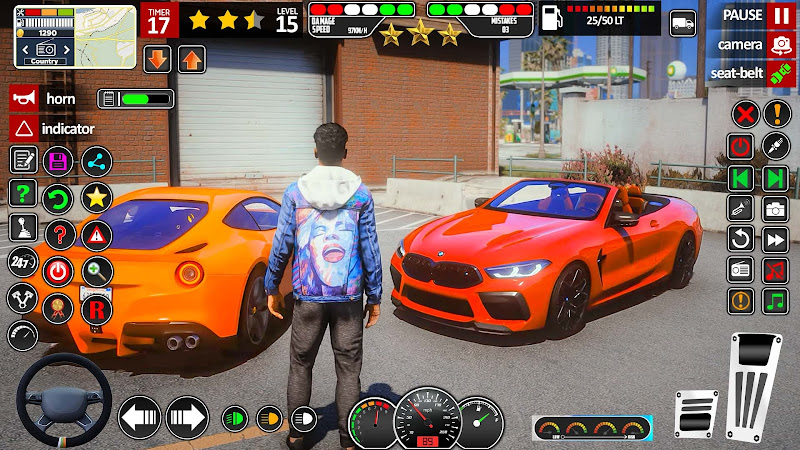Tap the green question mark help icon

click(23, 193)
